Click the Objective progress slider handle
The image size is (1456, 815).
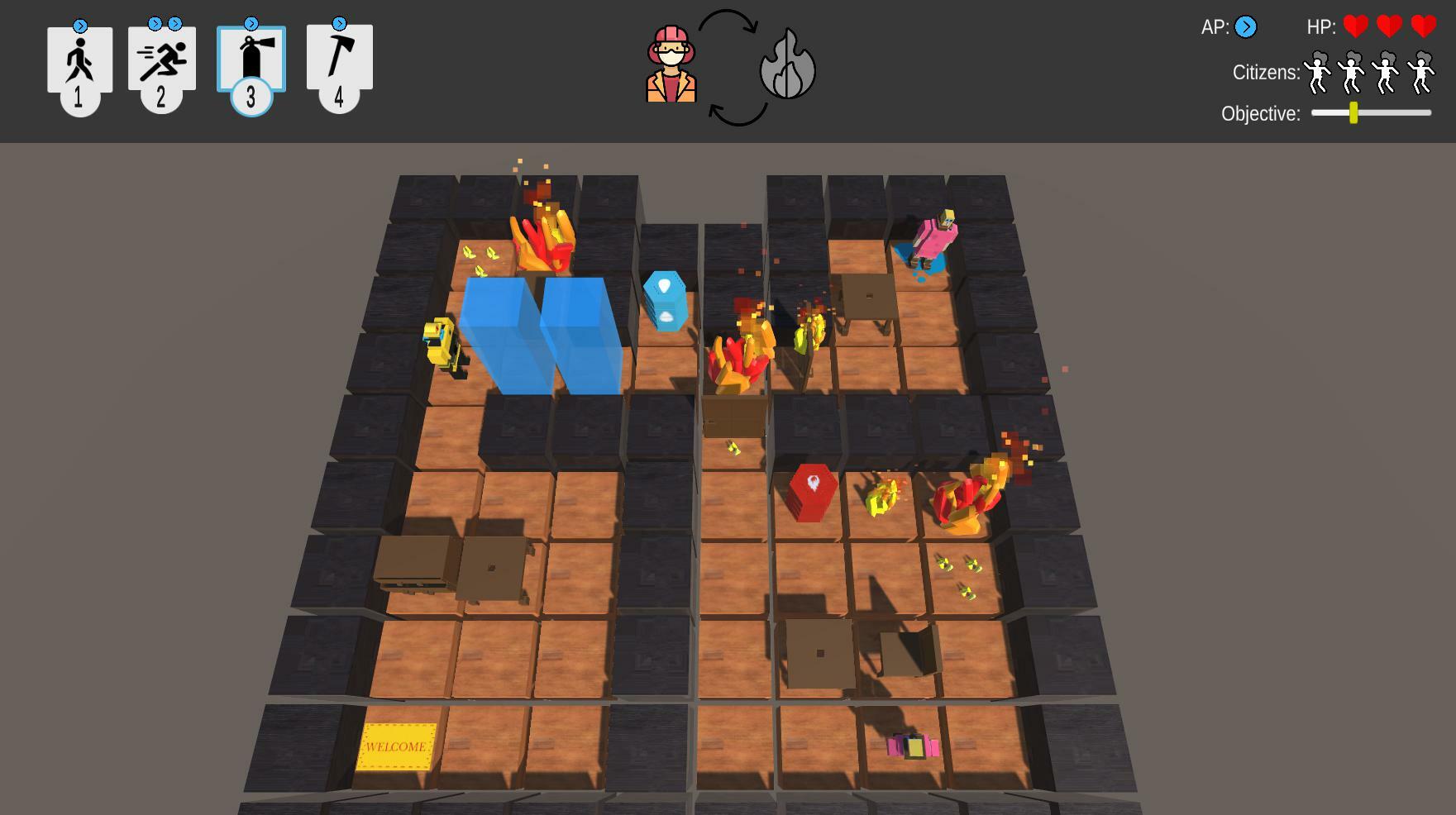tap(1353, 114)
